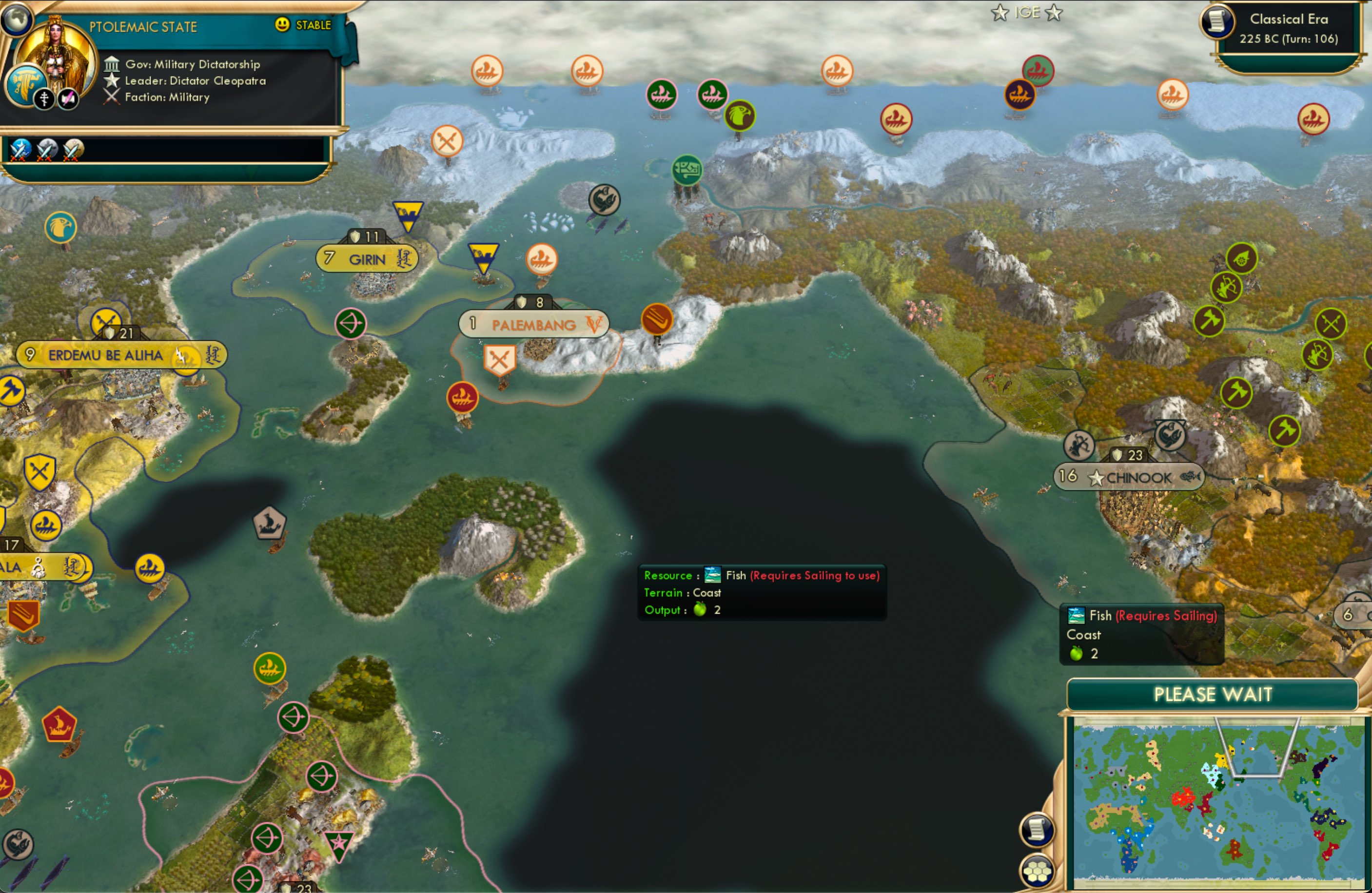Open the IGE editor label at top center
Viewport: 1372px width, 893px height.
[1029, 12]
